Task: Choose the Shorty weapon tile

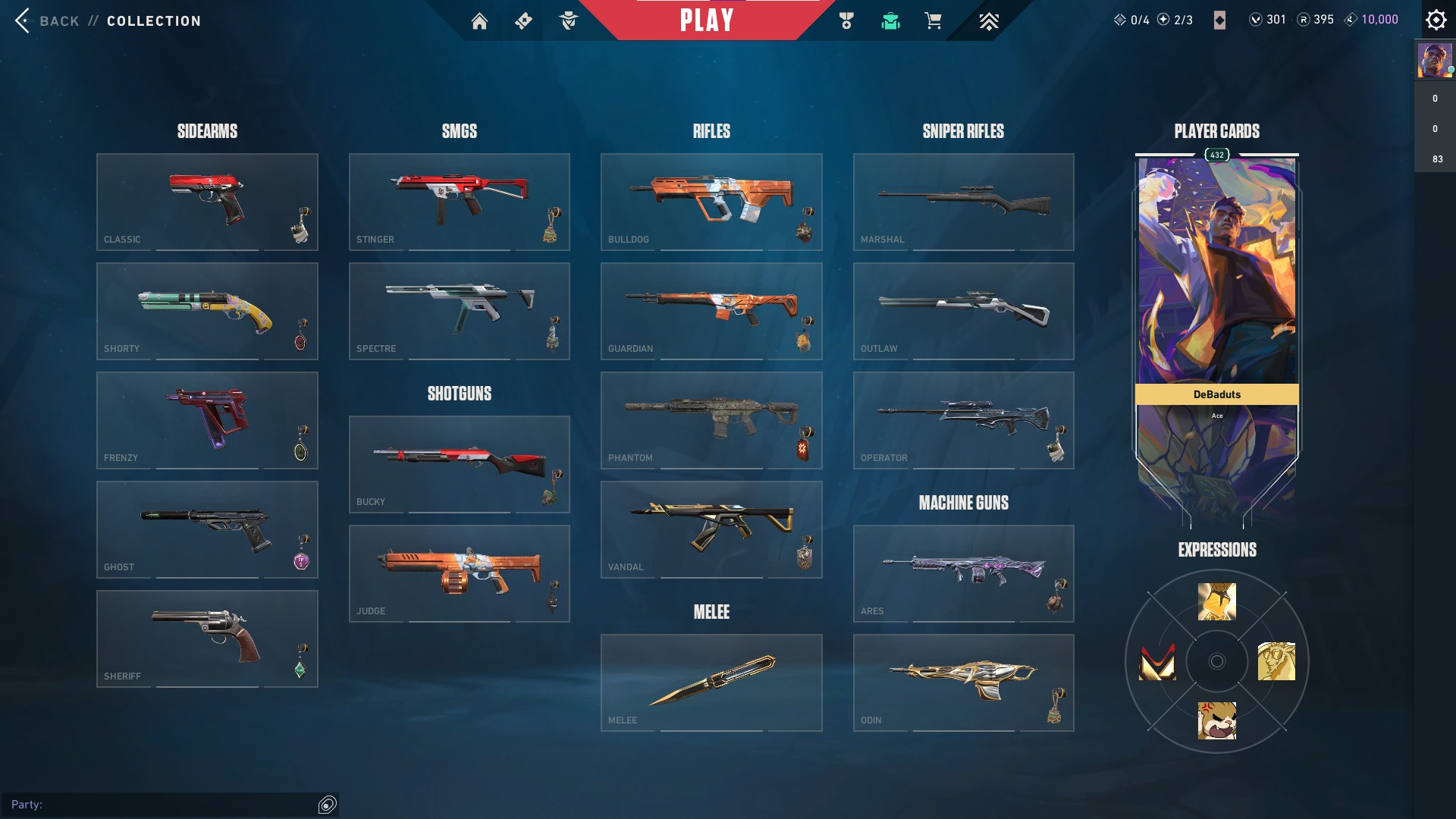Action: click(x=207, y=311)
